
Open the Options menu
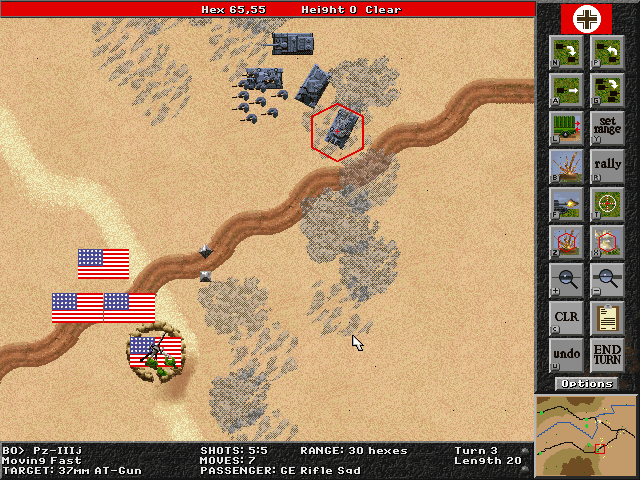coord(586,384)
